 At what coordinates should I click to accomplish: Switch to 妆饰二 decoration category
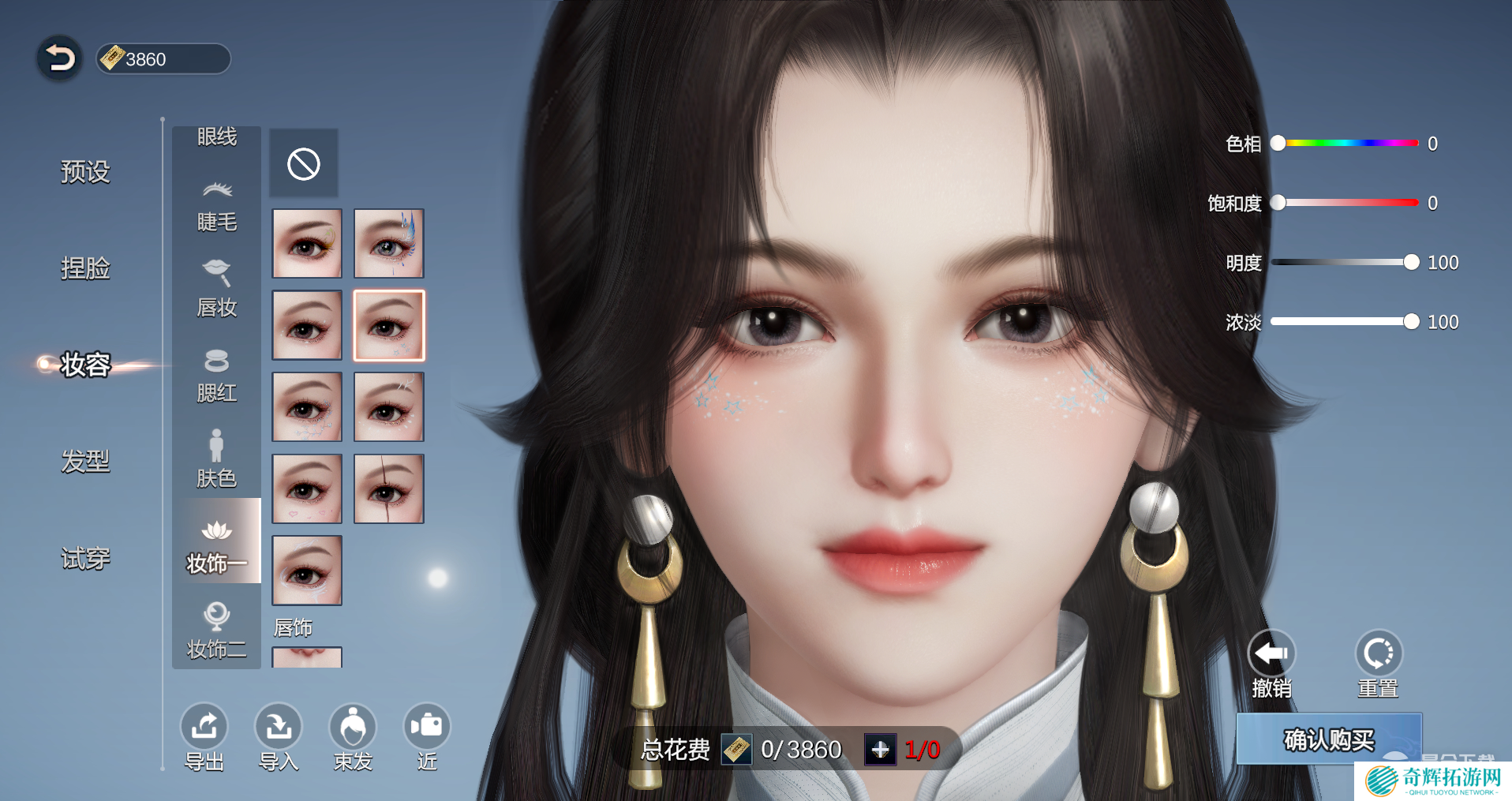[216, 631]
